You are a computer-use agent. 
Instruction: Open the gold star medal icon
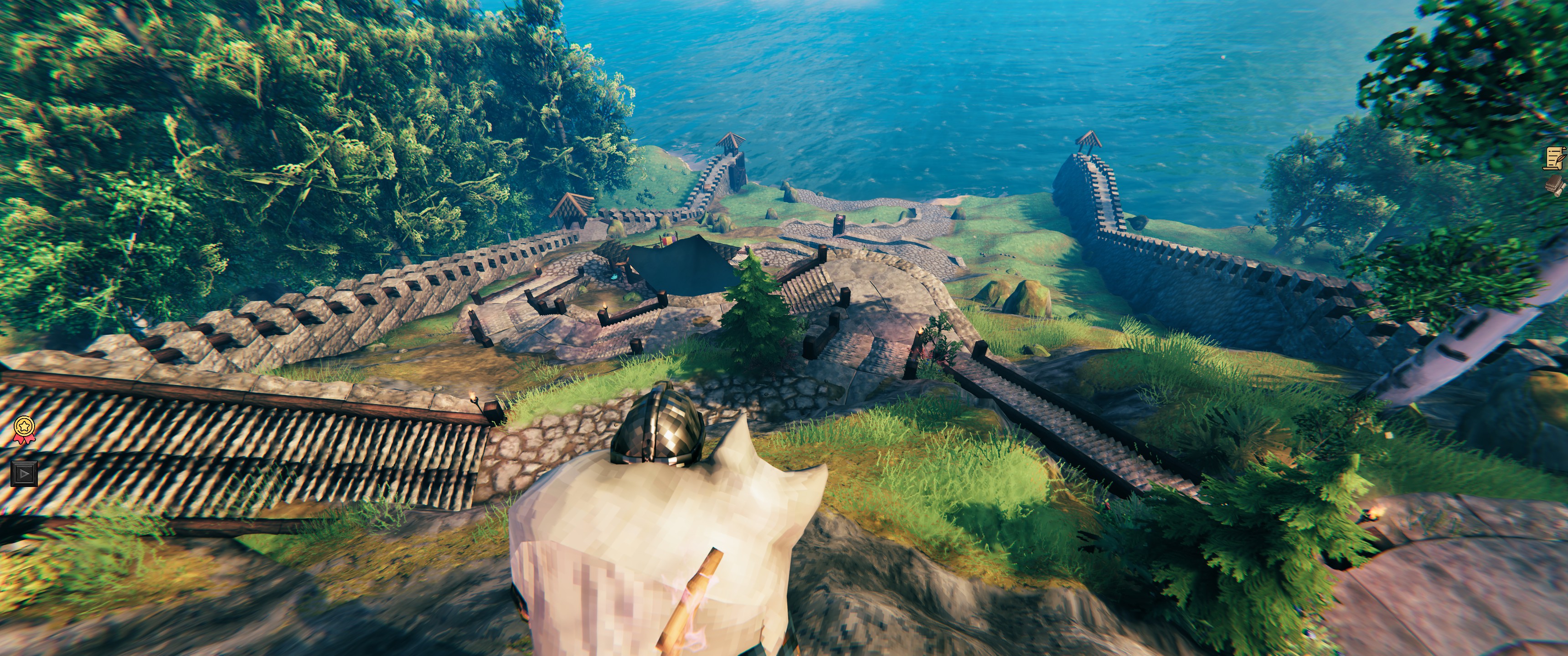(x=23, y=429)
